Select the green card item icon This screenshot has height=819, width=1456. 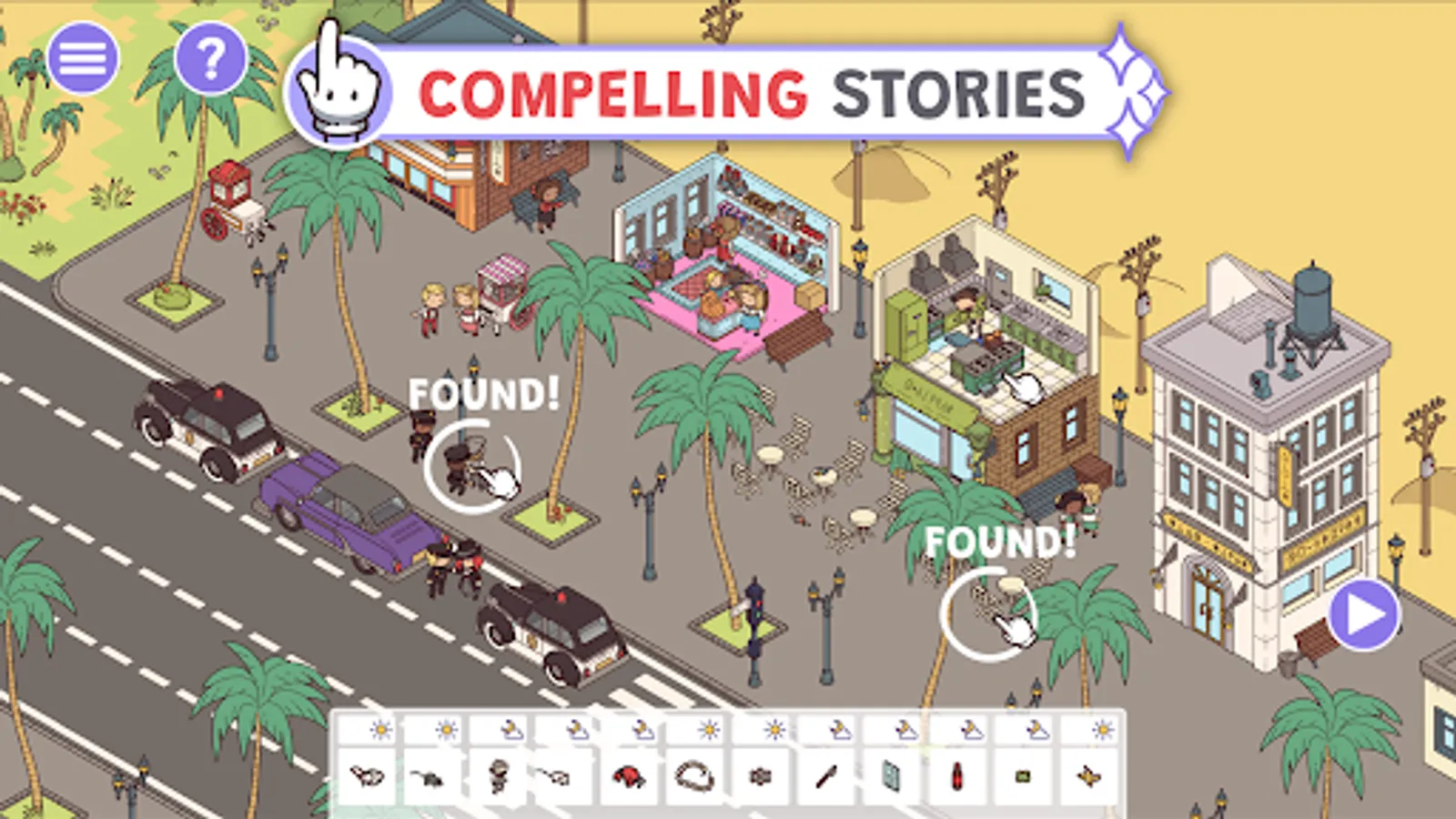click(1021, 777)
